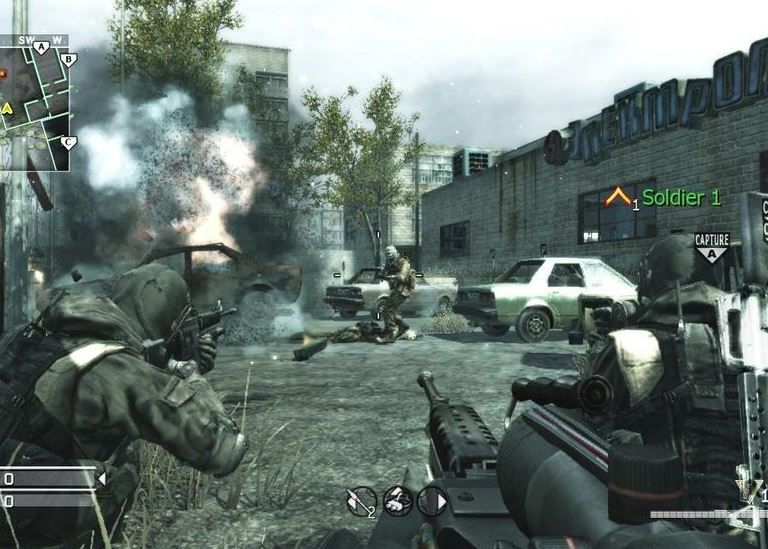The image size is (768, 549).
Task: Click flag C marker on the minimap
Action: (67, 143)
